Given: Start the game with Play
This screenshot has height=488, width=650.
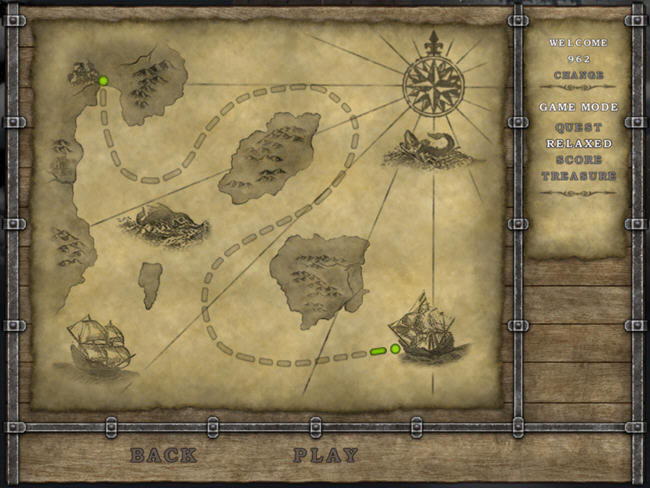Looking at the screenshot, I should tap(325, 455).
